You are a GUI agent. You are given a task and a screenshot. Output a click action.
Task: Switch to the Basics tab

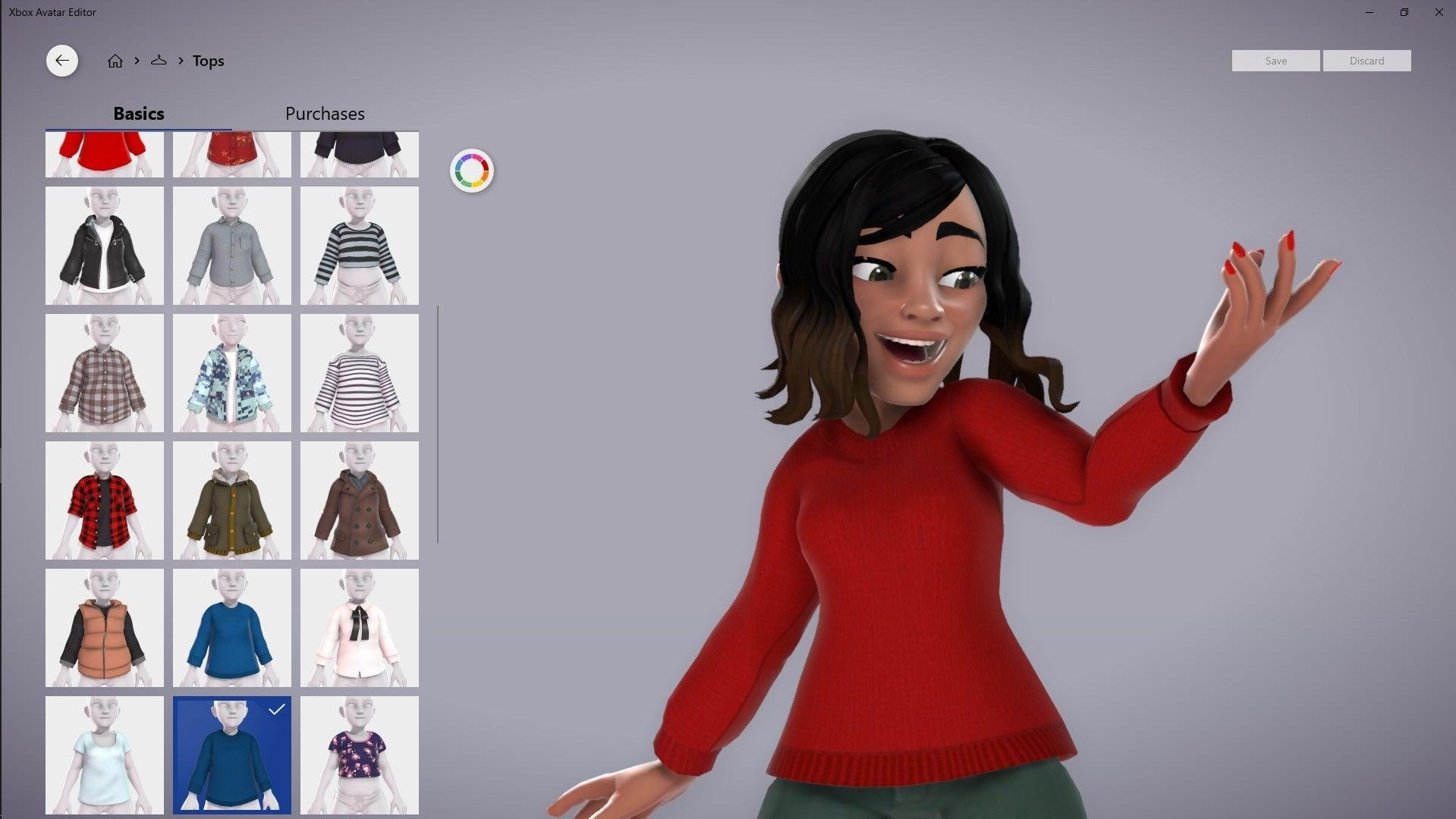tap(139, 114)
